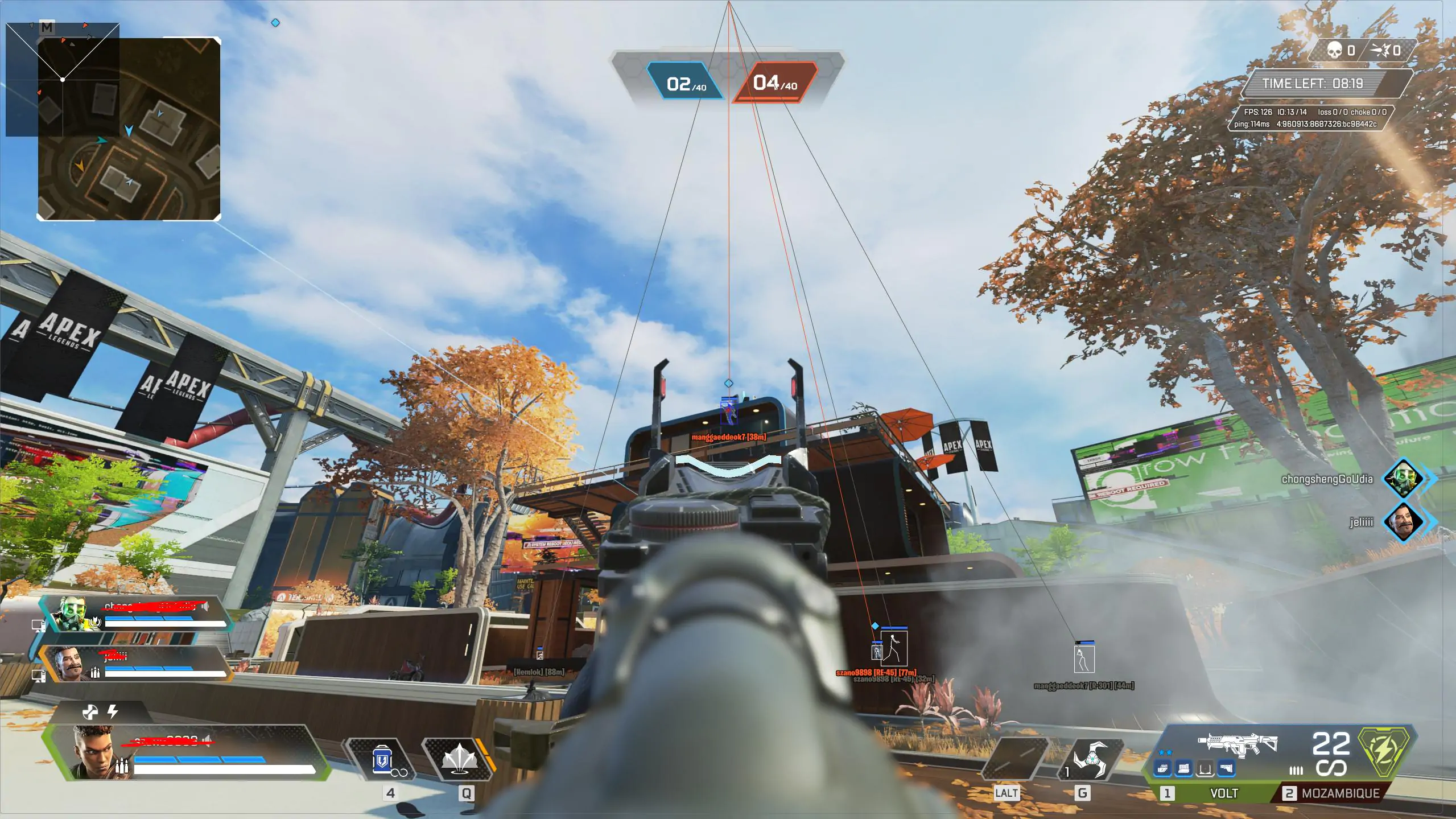This screenshot has width=1456, height=819.
Task: Activate Bangalore's smoke launcher tactical
Action: click(x=458, y=760)
